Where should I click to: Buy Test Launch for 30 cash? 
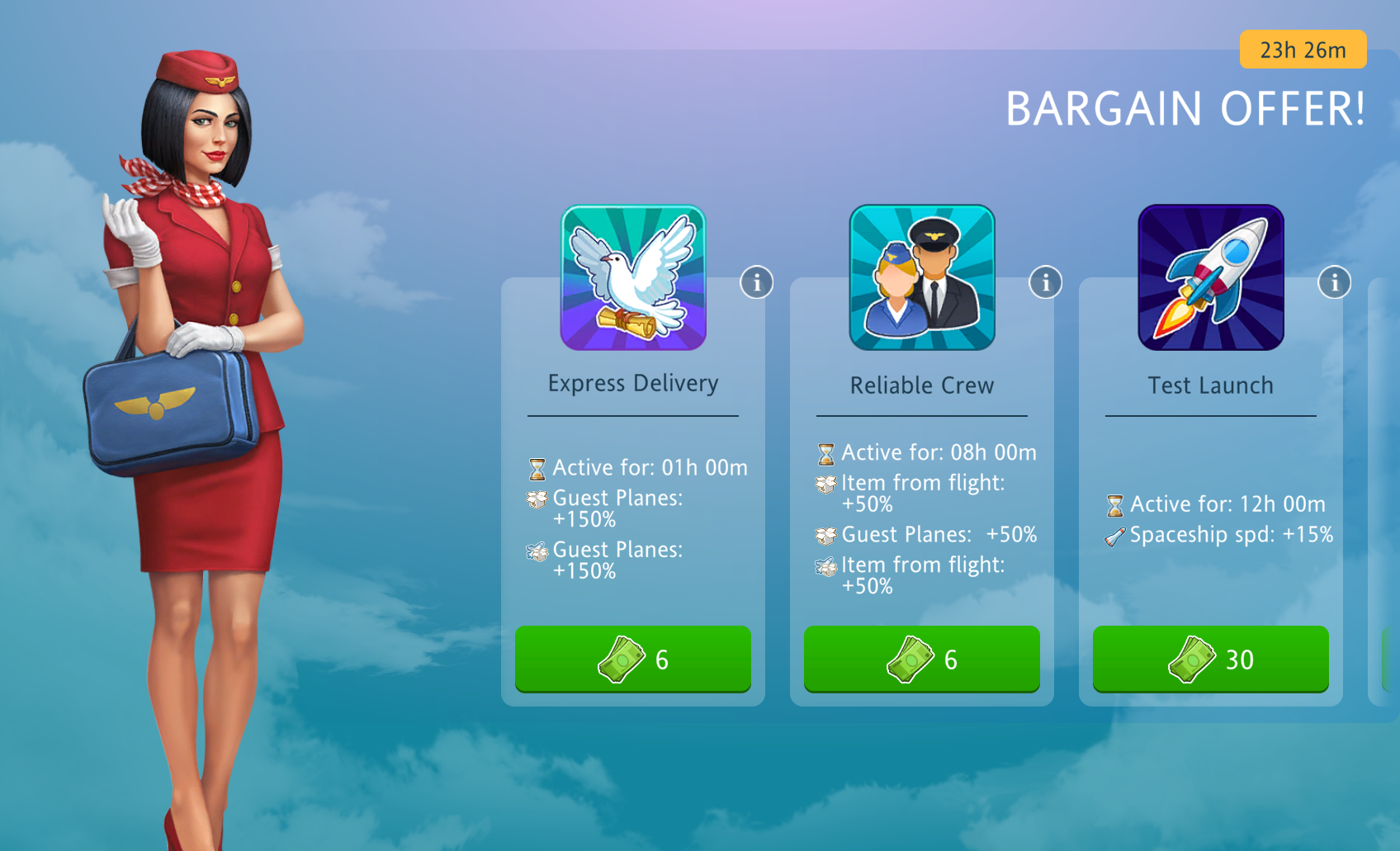tap(1210, 659)
